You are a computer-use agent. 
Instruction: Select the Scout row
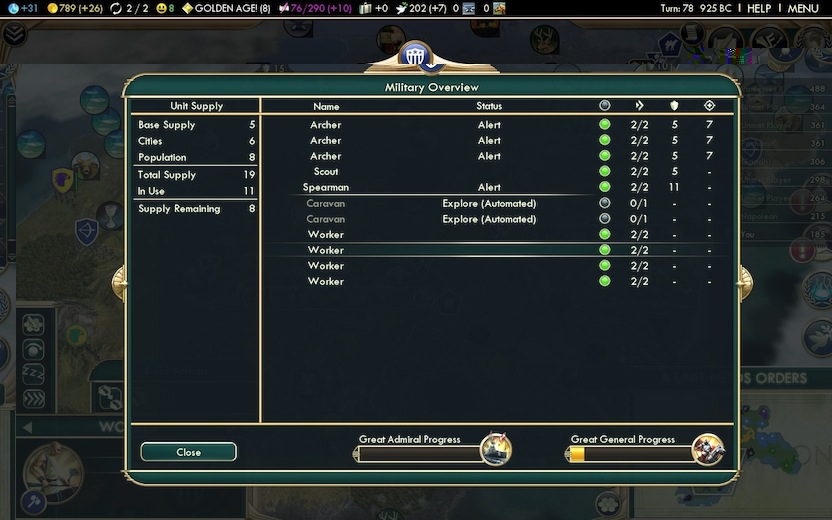[326, 172]
